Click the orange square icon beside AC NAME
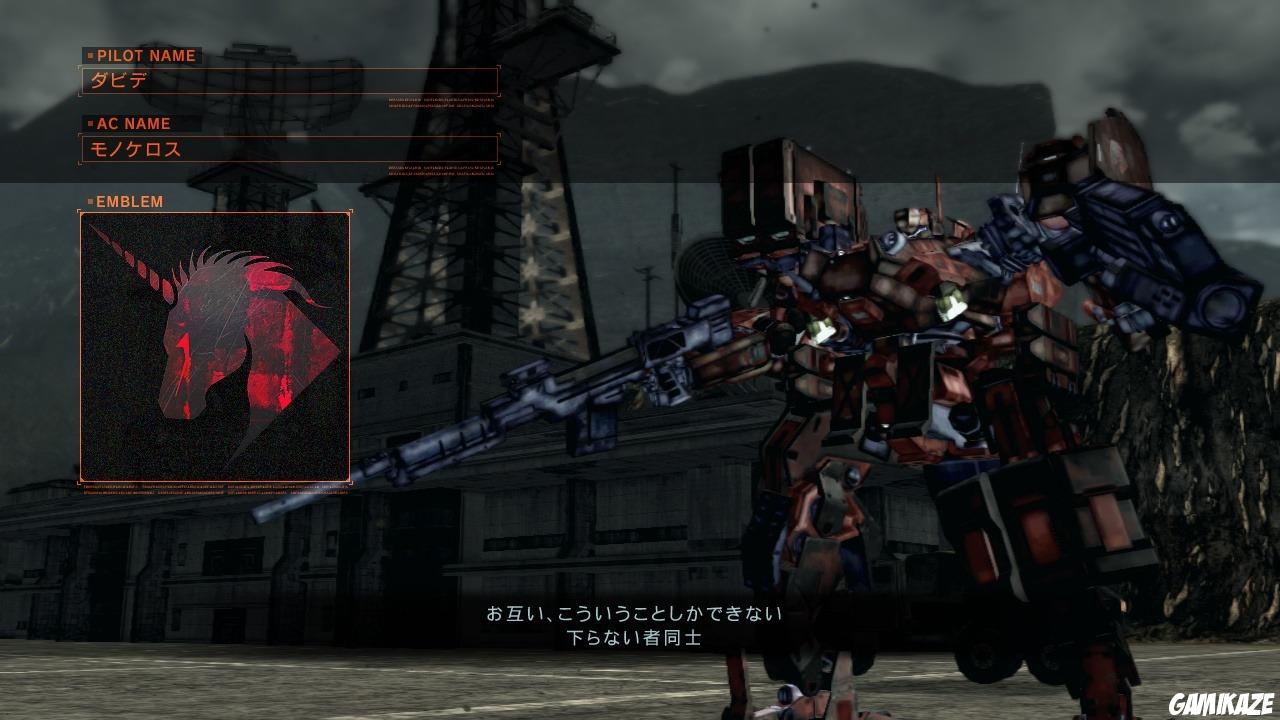1280x720 pixels. [x=89, y=124]
